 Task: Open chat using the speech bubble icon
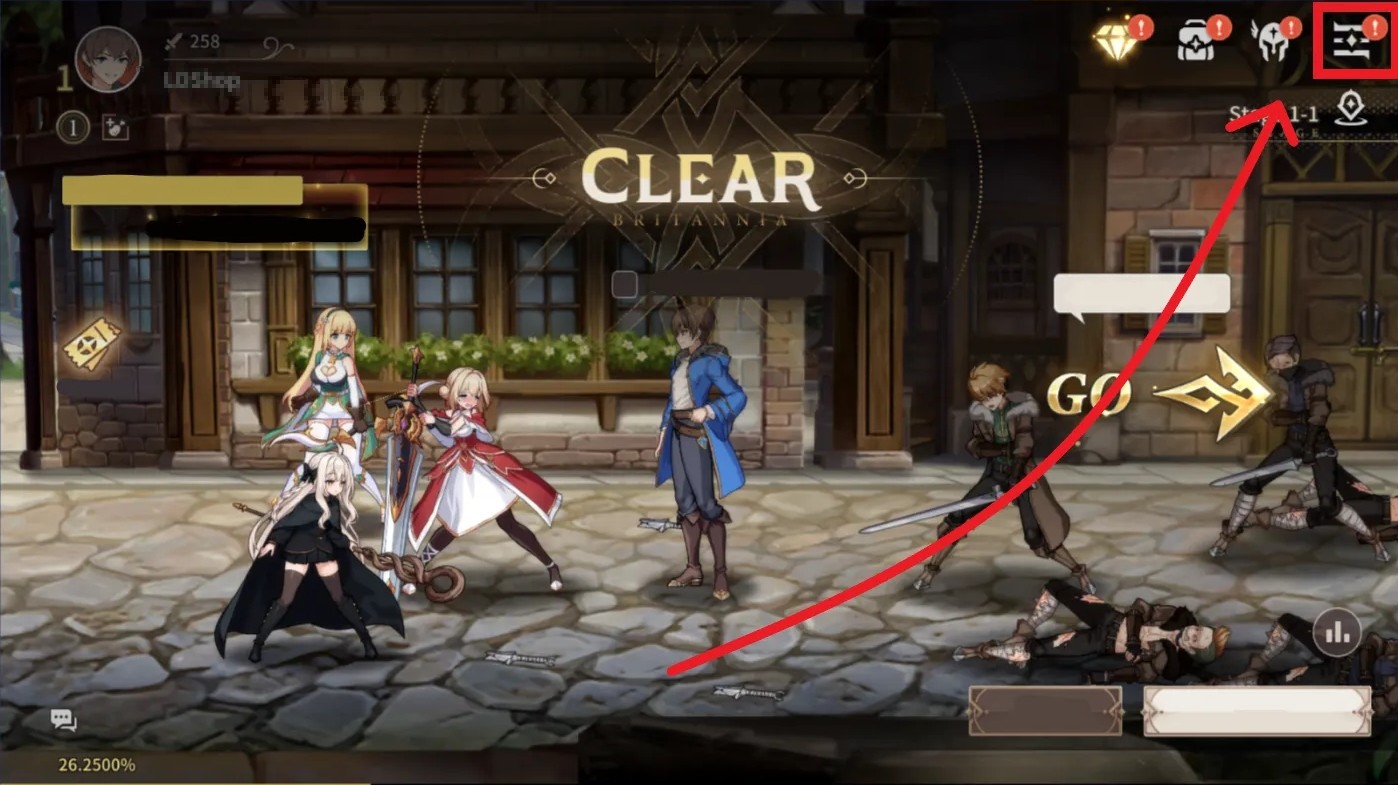pos(60,718)
